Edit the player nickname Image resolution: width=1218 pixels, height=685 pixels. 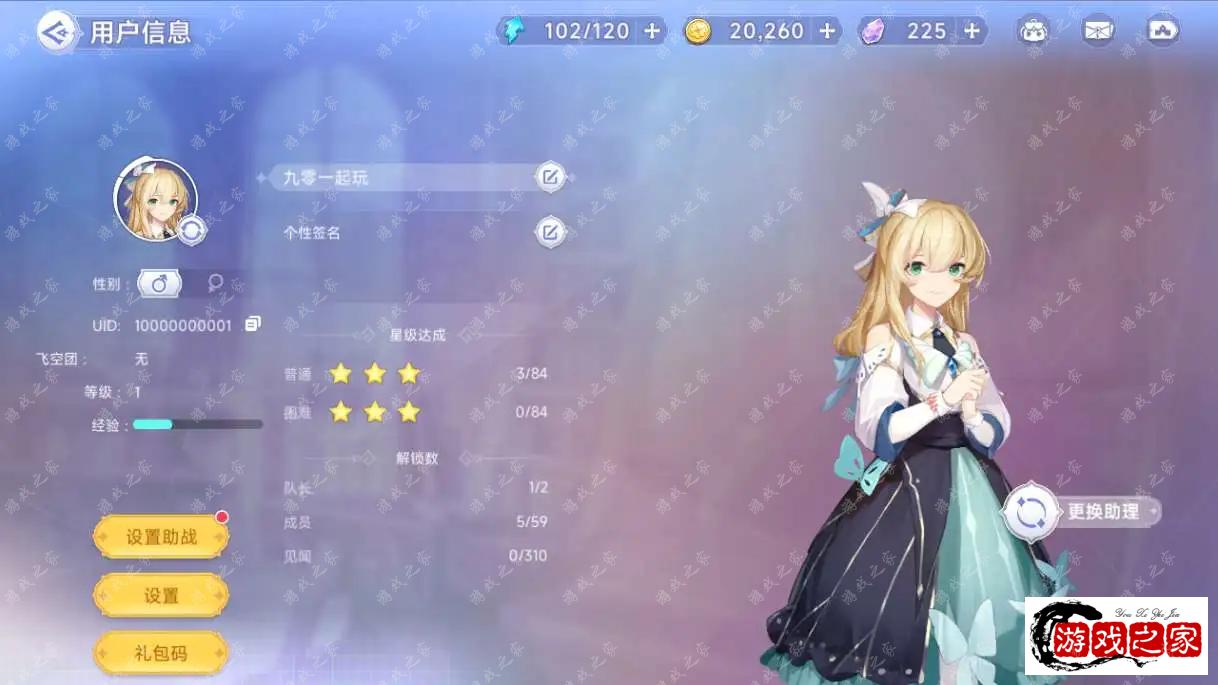[549, 178]
